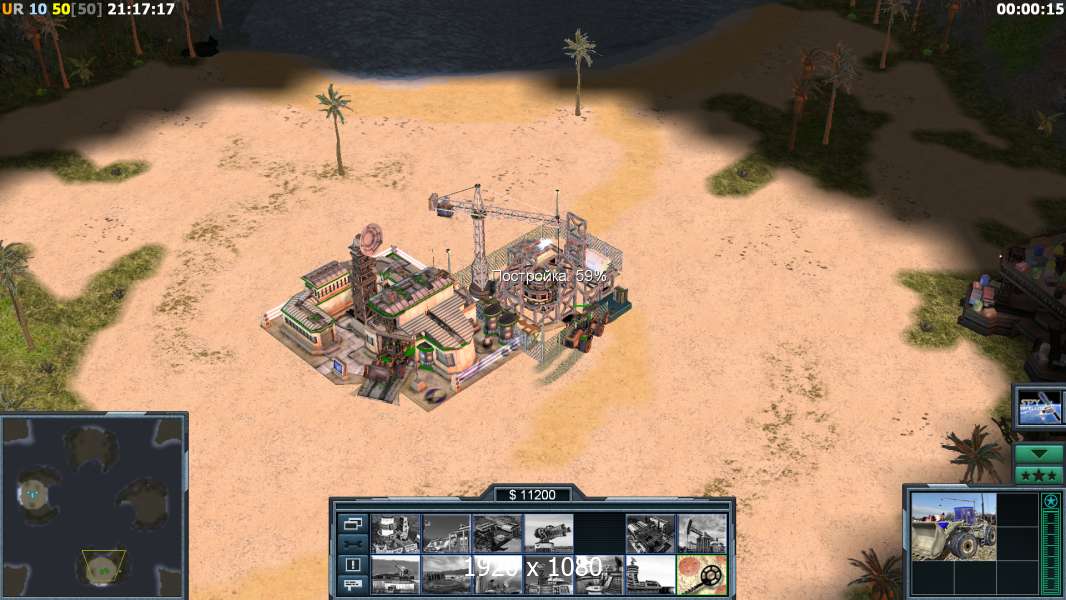The width and height of the screenshot is (1066, 600).
Task: Click the green down-arrow button
Action: point(1039,455)
